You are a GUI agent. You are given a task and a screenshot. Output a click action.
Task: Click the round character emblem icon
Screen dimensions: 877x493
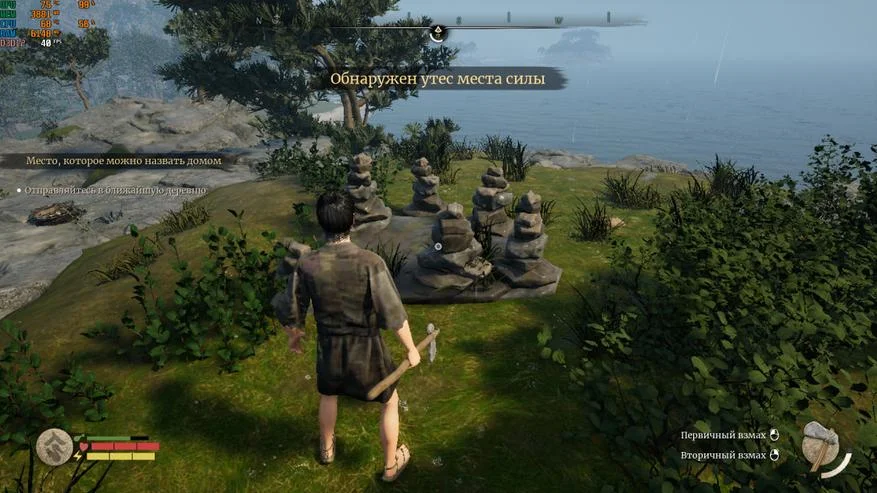55,447
